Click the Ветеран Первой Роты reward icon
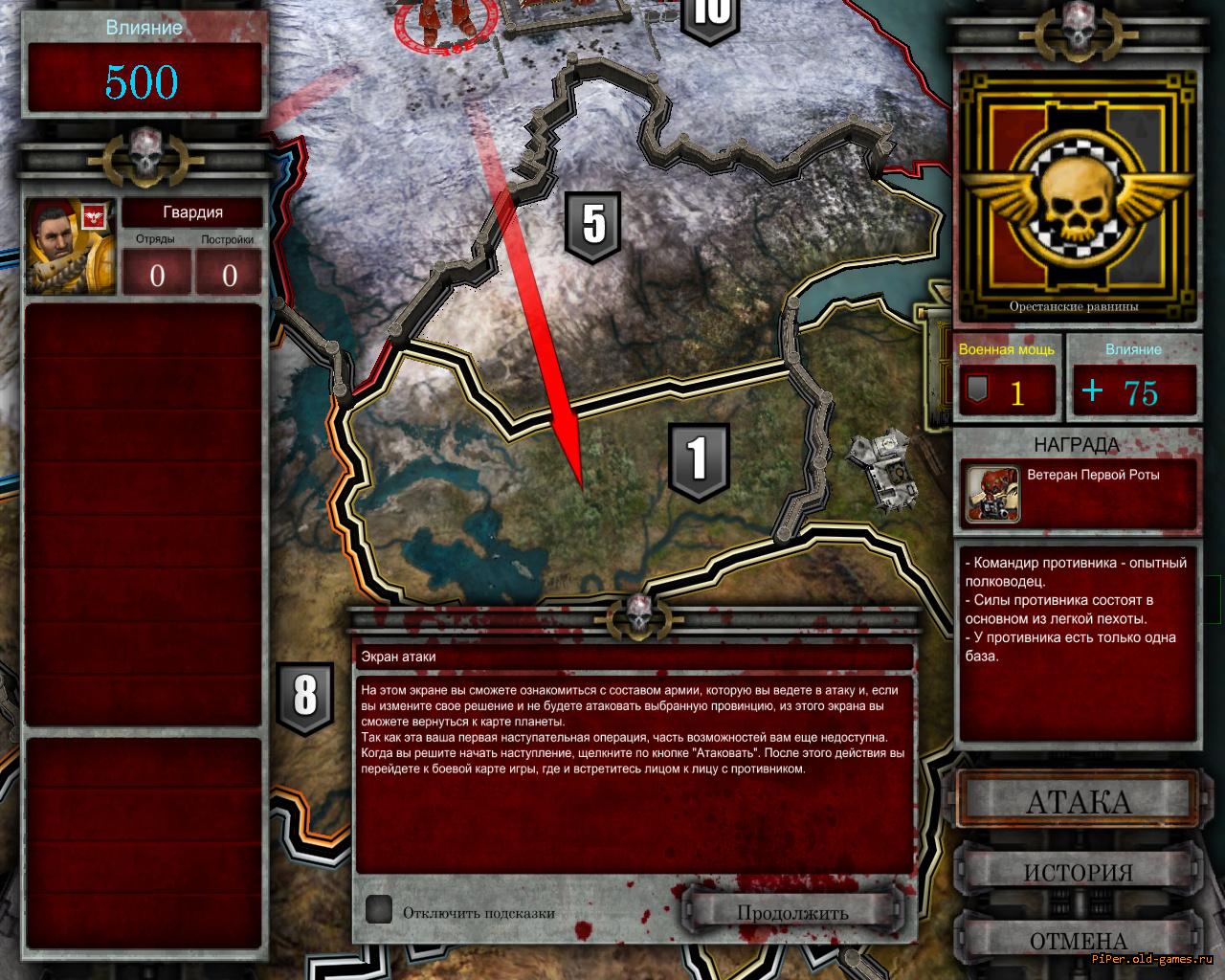This screenshot has width=1225, height=980. point(991,493)
